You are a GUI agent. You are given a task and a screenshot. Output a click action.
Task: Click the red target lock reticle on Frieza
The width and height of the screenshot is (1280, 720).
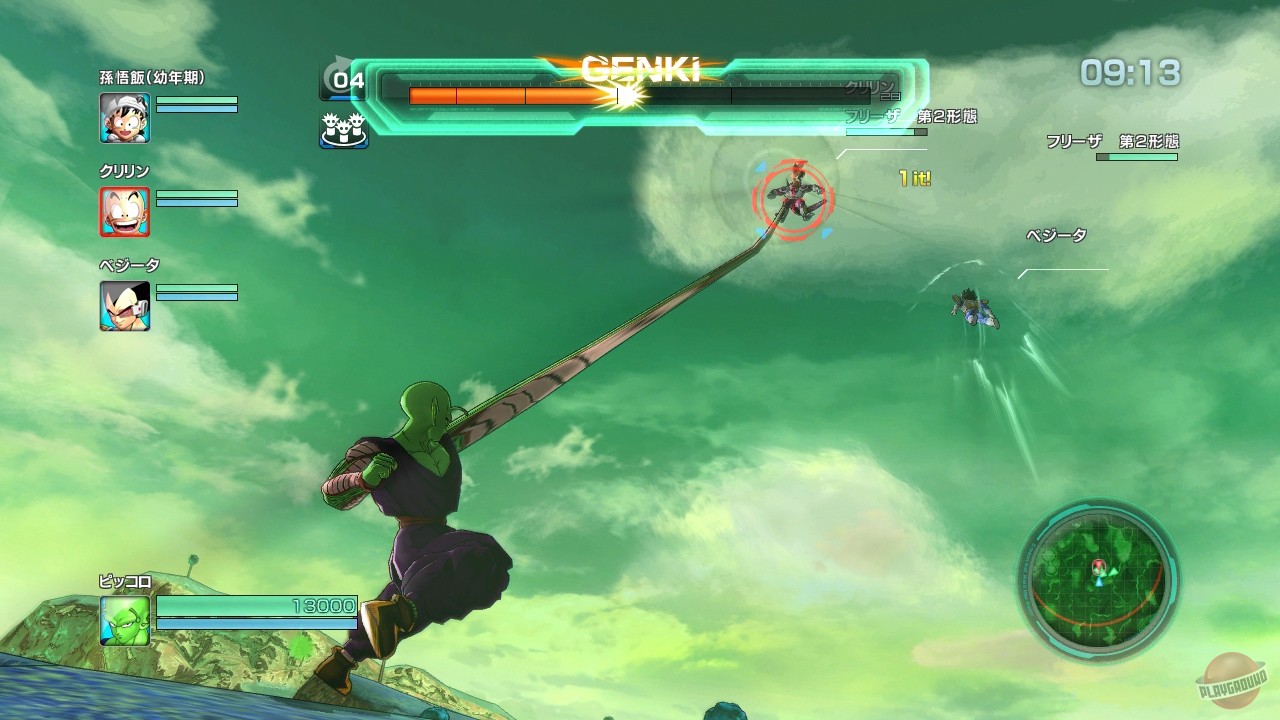coord(795,197)
